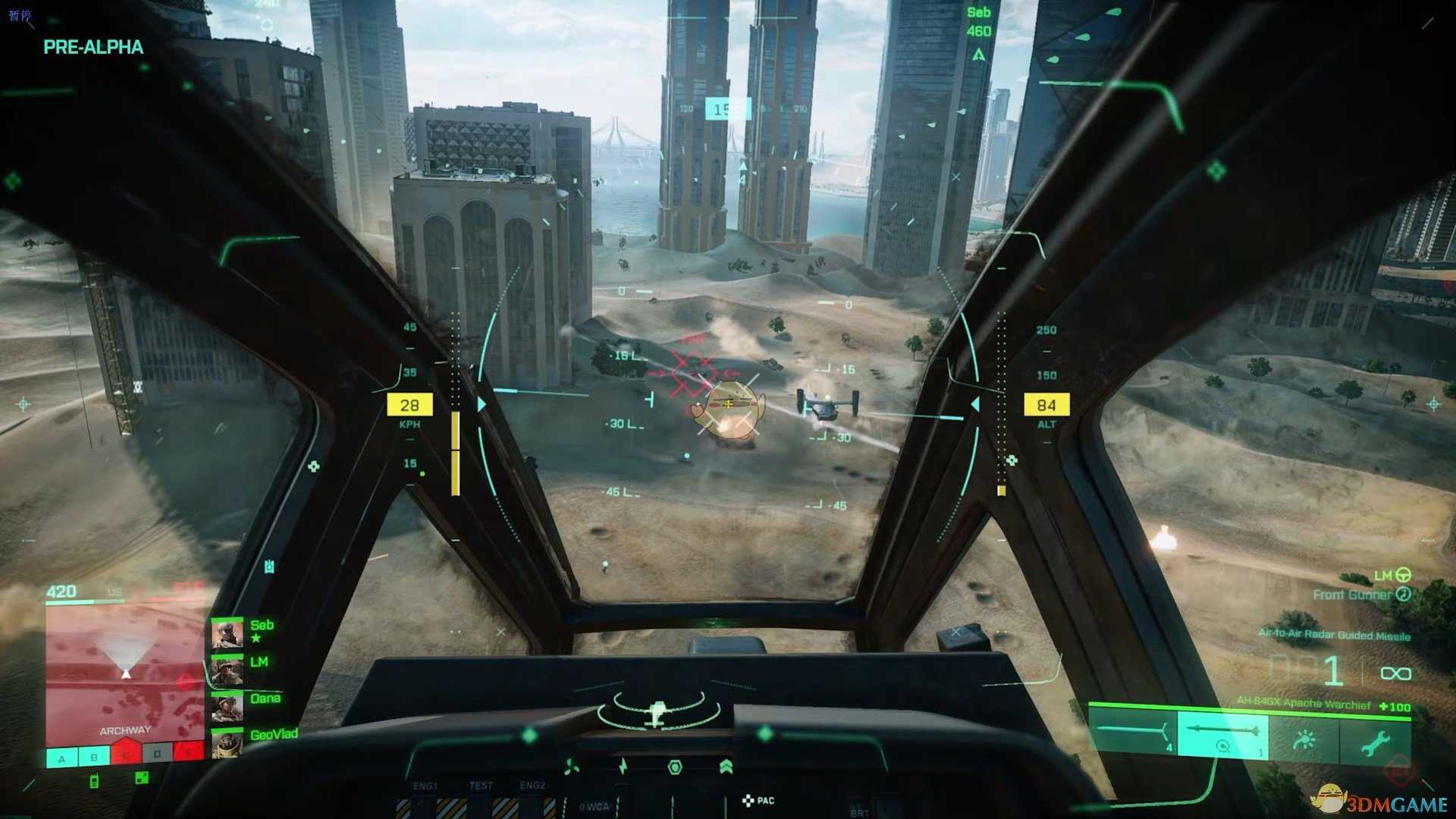The image size is (1456, 819).
Task: Select capture point B on the objective bar
Action: pos(94,757)
